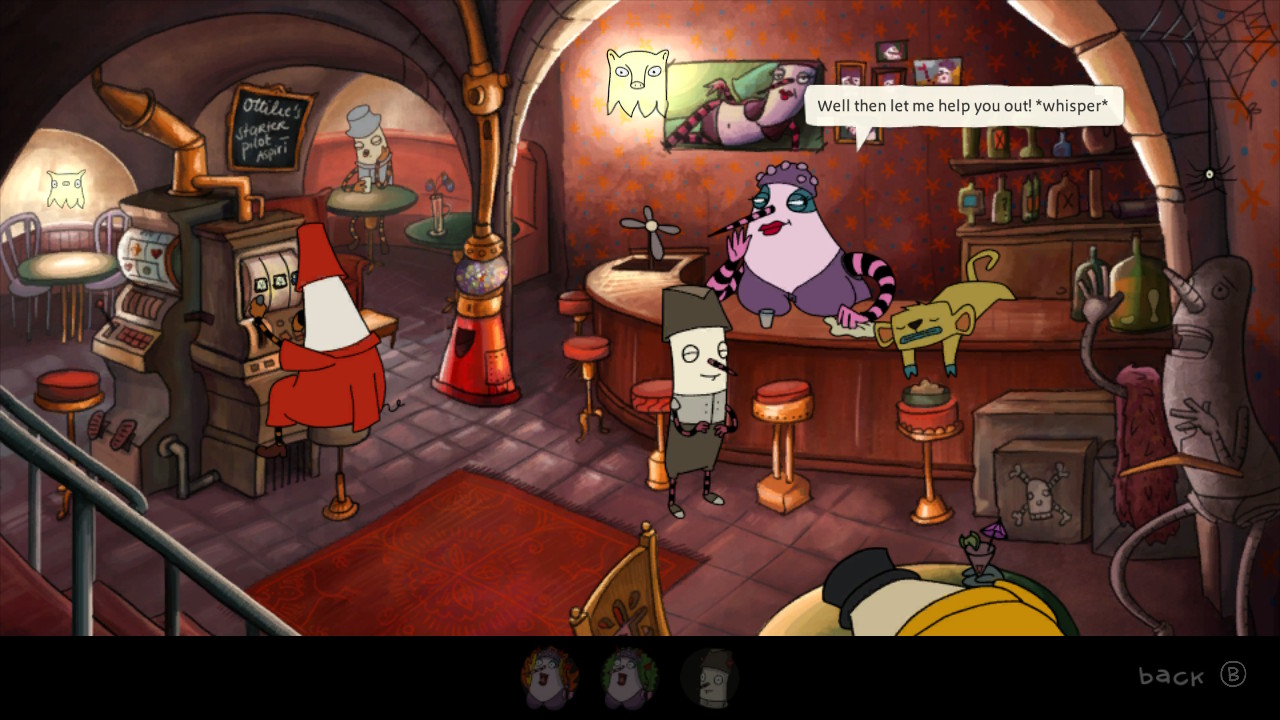Click the chalkboard listing Ottilie's starter pilot
1280x720 pixels.
[x=270, y=127]
